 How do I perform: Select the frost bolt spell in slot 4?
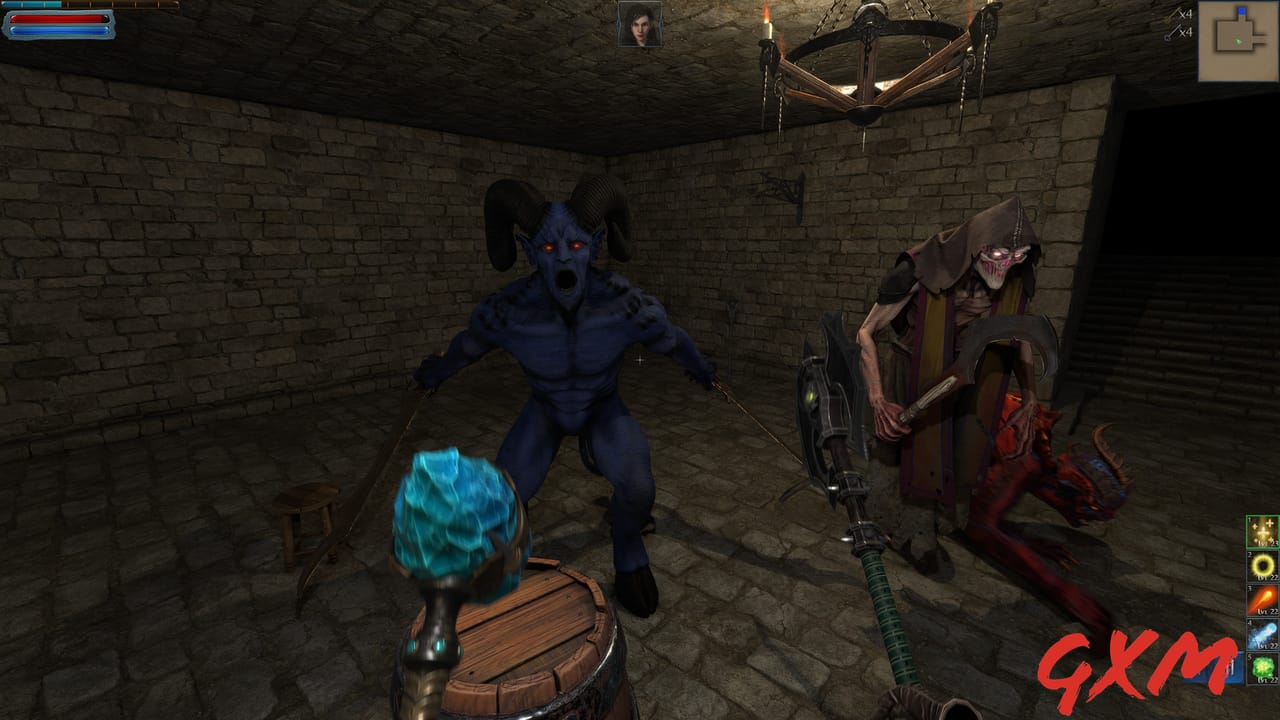coord(1261,633)
